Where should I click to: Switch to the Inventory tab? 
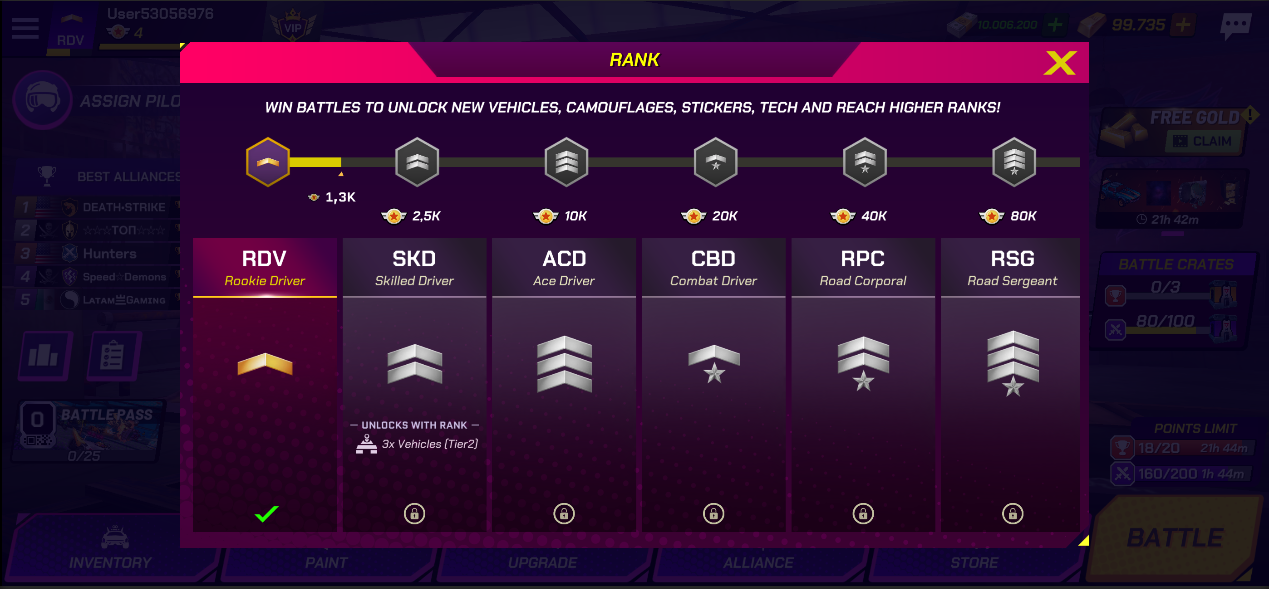tap(110, 562)
